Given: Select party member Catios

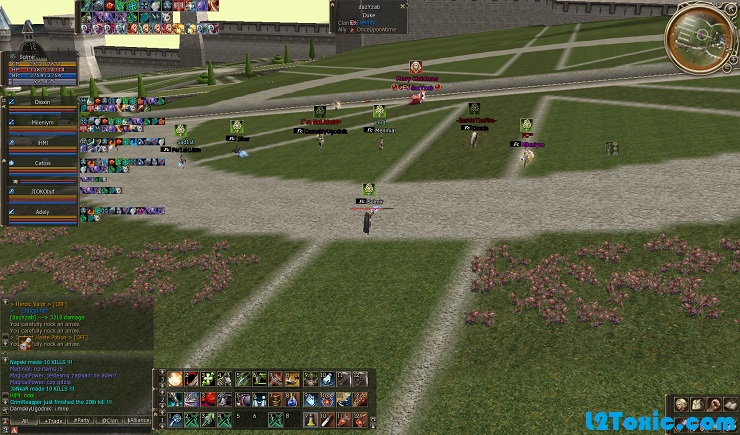Looking at the screenshot, I should click(x=42, y=162).
